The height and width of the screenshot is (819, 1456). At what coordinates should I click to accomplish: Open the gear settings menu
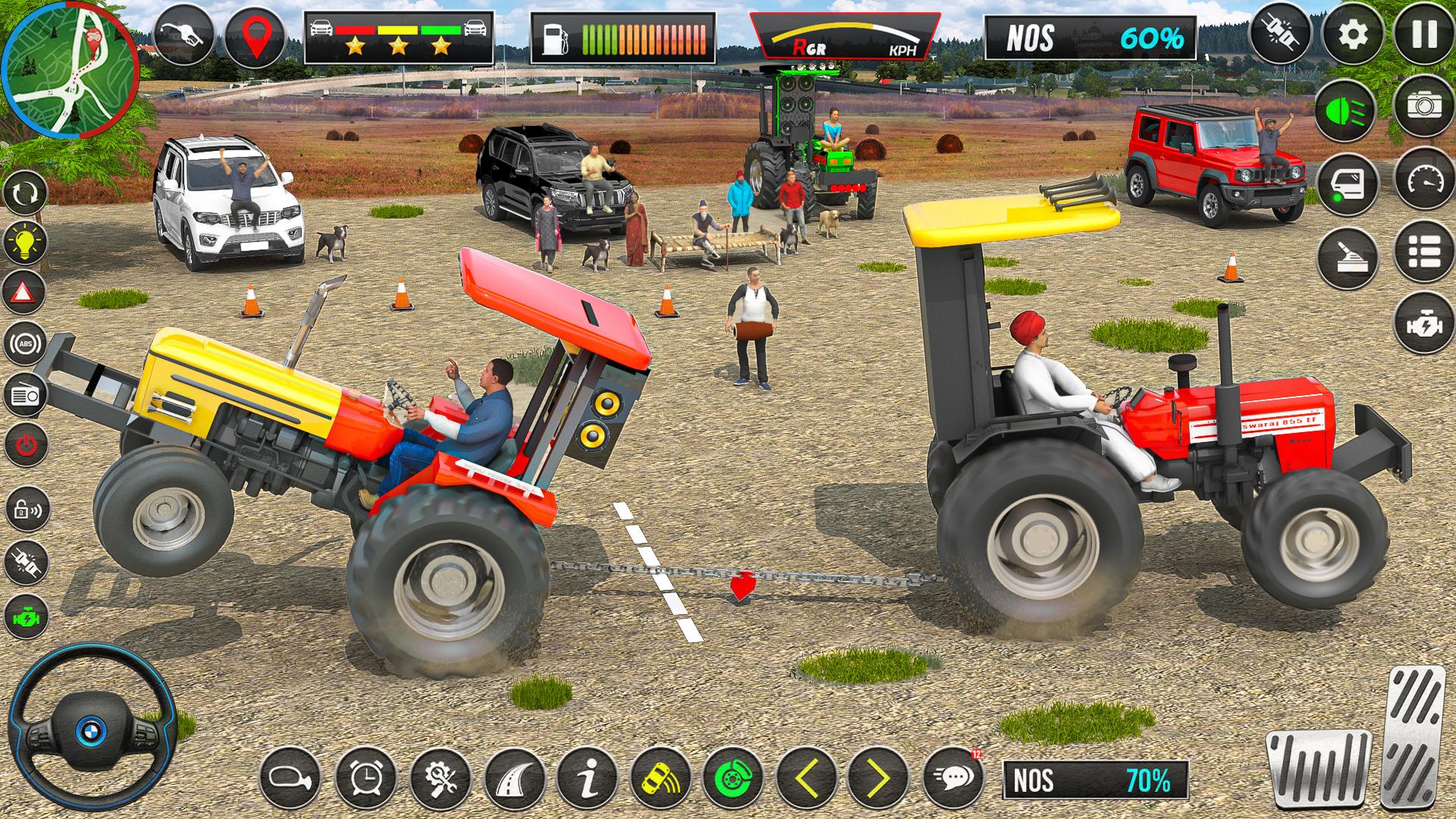(x=1353, y=35)
